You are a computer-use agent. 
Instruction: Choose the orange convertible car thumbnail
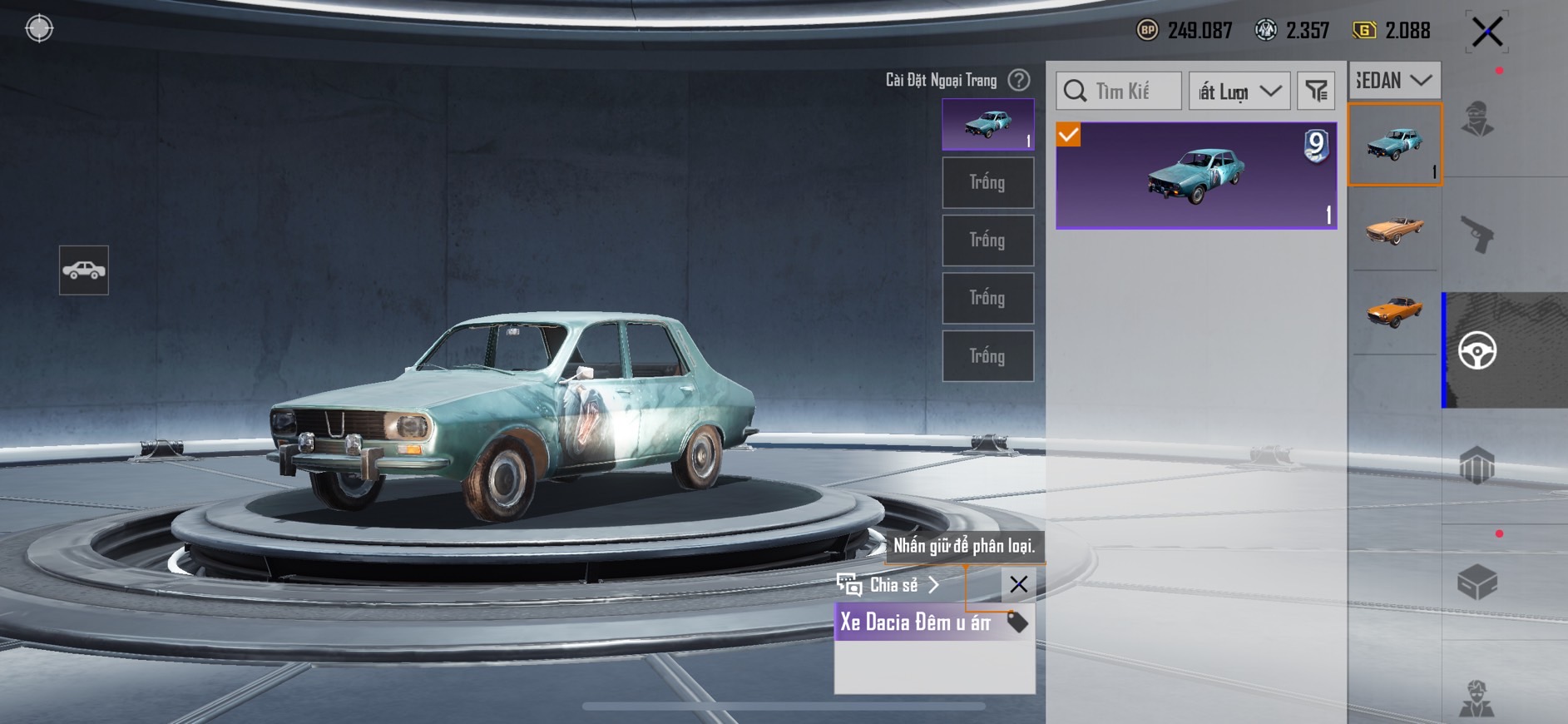point(1394,229)
